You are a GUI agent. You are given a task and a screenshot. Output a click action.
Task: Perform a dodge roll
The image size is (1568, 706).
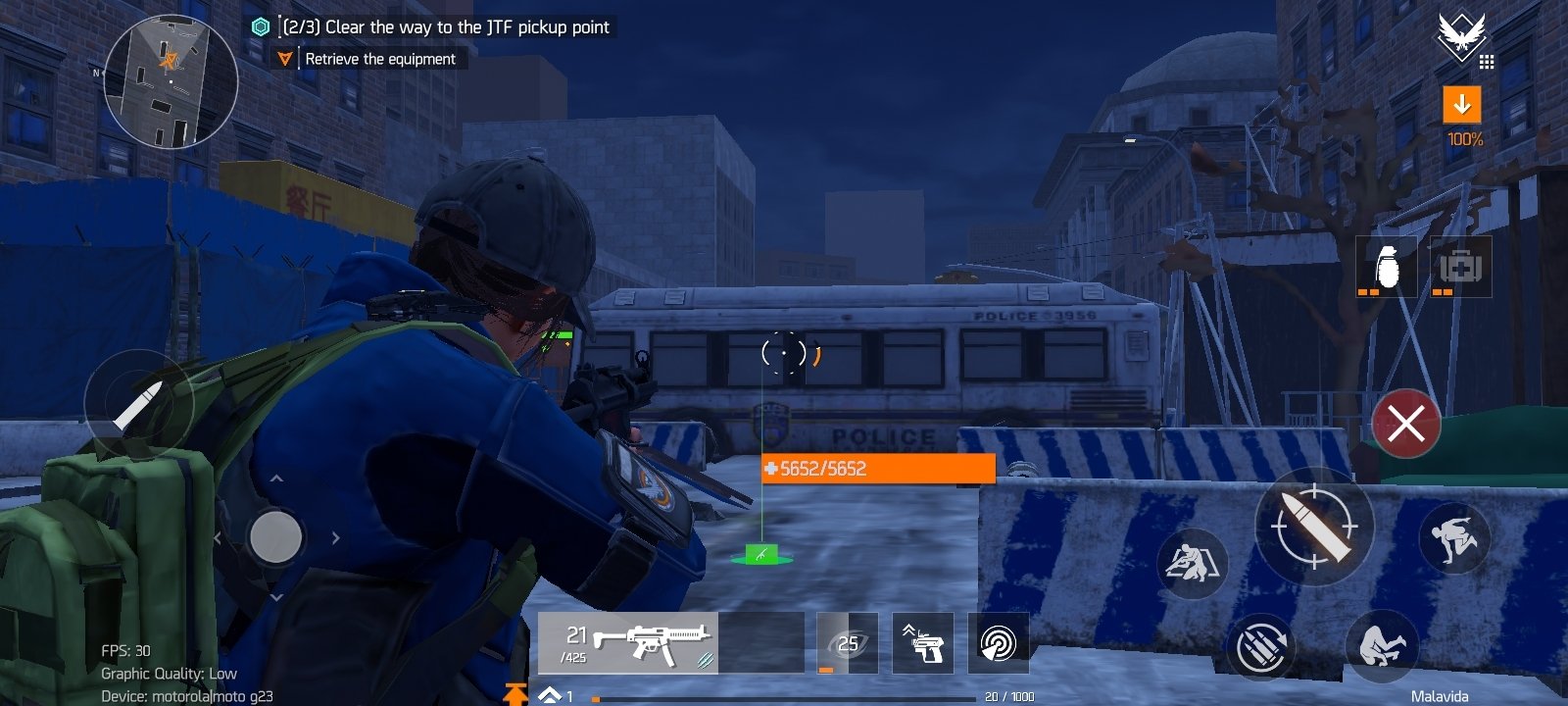click(1382, 644)
